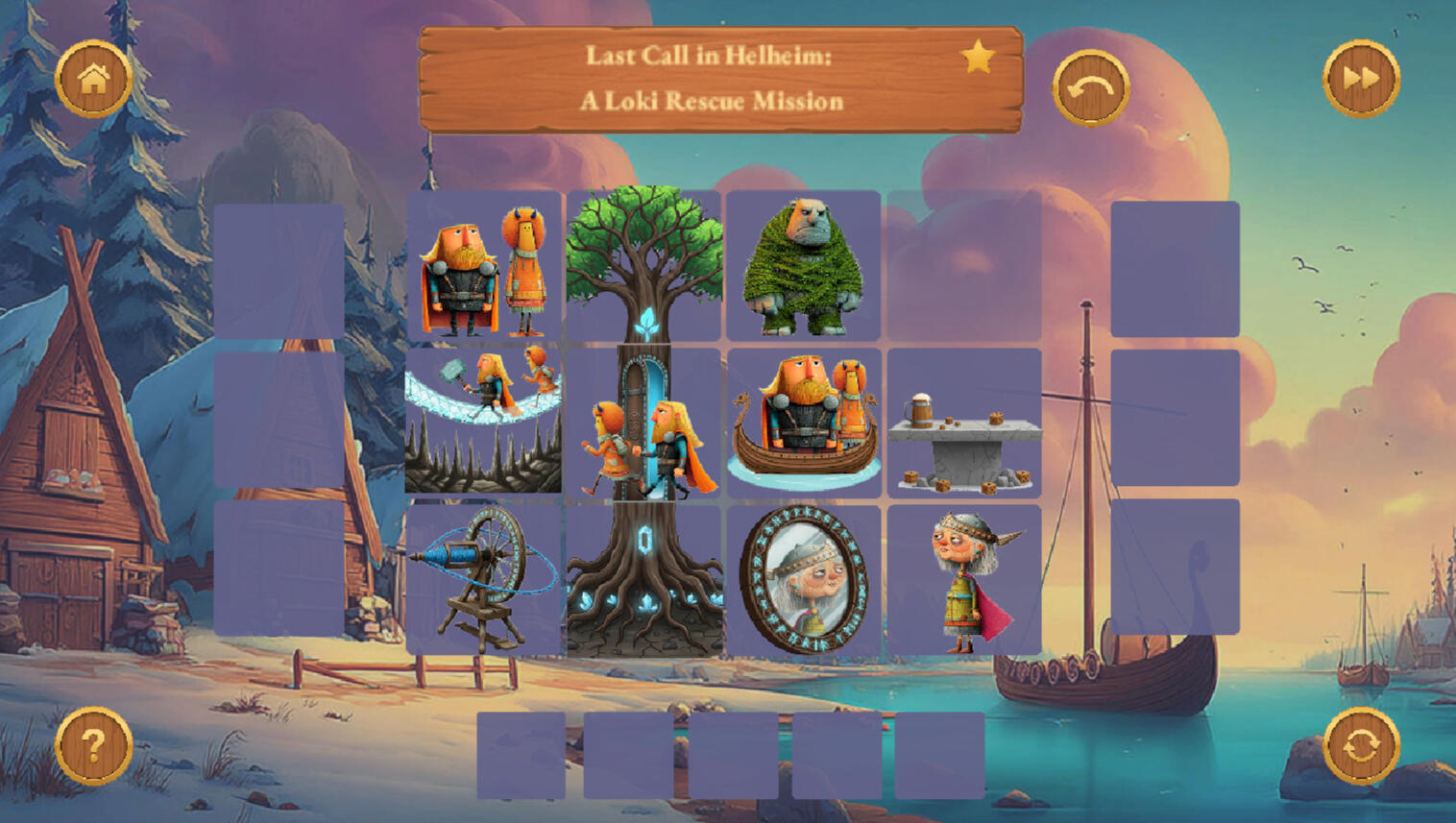Image resolution: width=1456 pixels, height=823 pixels.
Task: Skip ahead with the fast-forward button
Action: tap(1361, 79)
